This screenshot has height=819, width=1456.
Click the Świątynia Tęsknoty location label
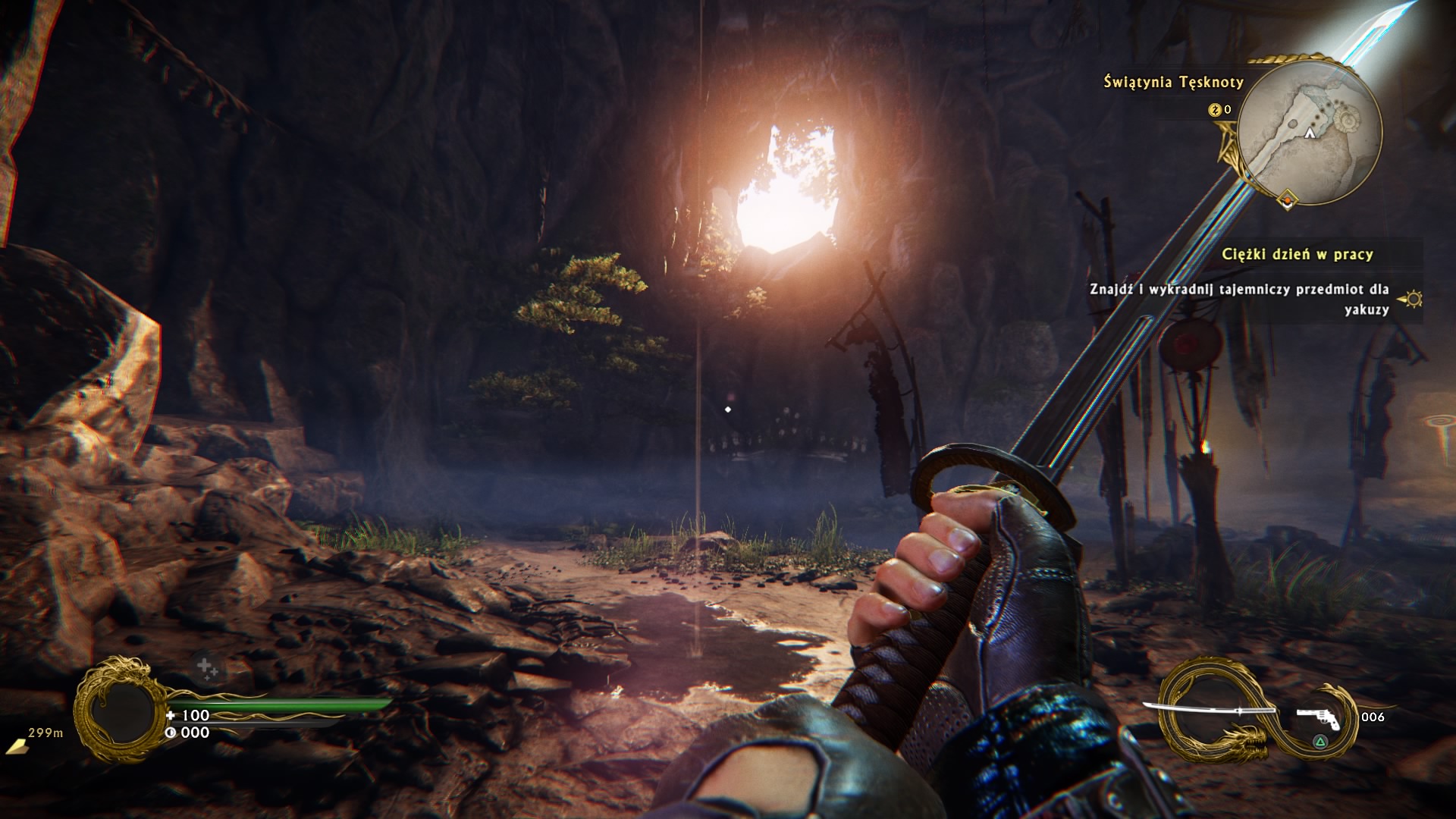(x=1173, y=82)
